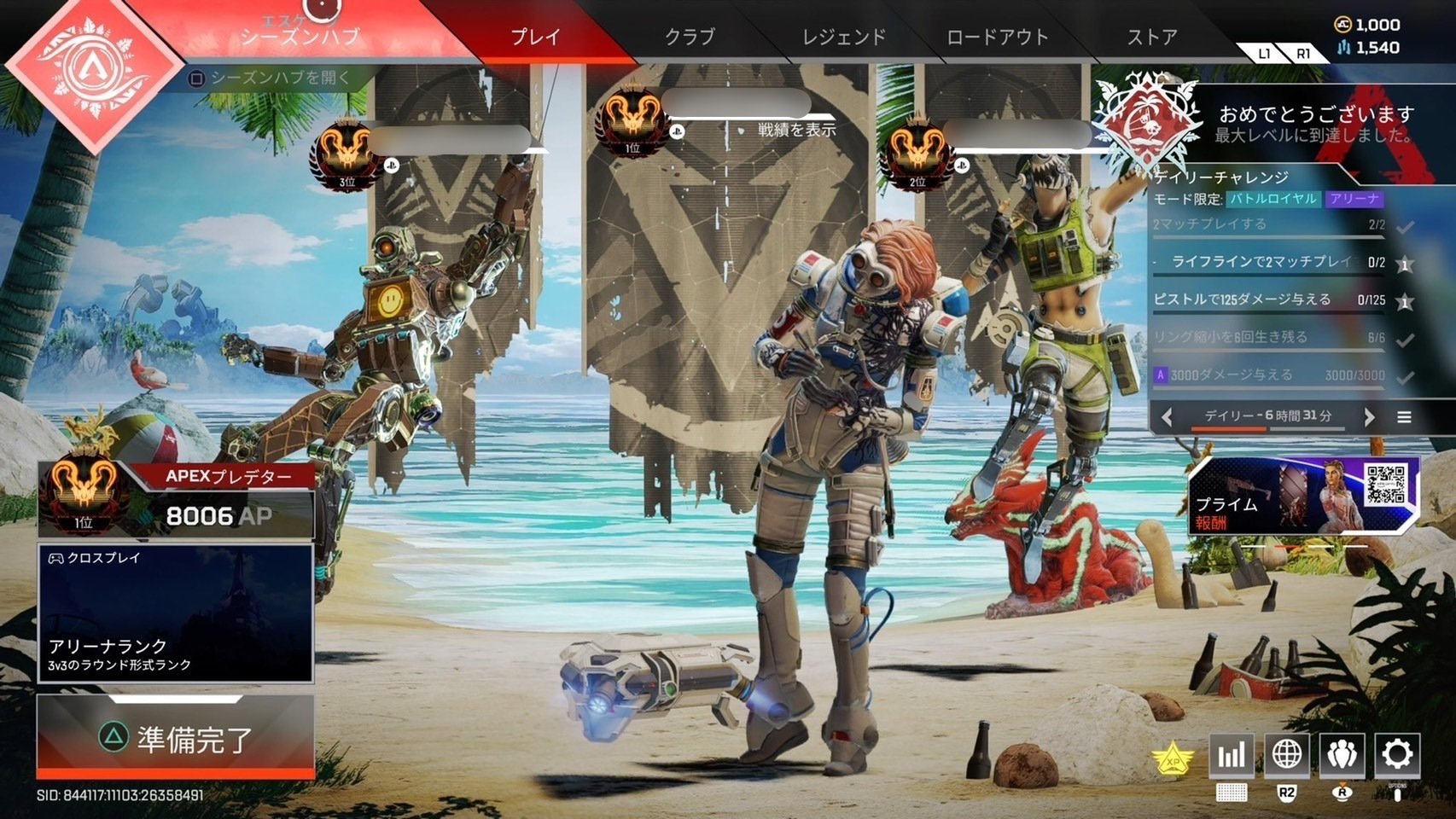1456x819 pixels.
Task: Open the challenges hamburger menu
Action: 1405,417
